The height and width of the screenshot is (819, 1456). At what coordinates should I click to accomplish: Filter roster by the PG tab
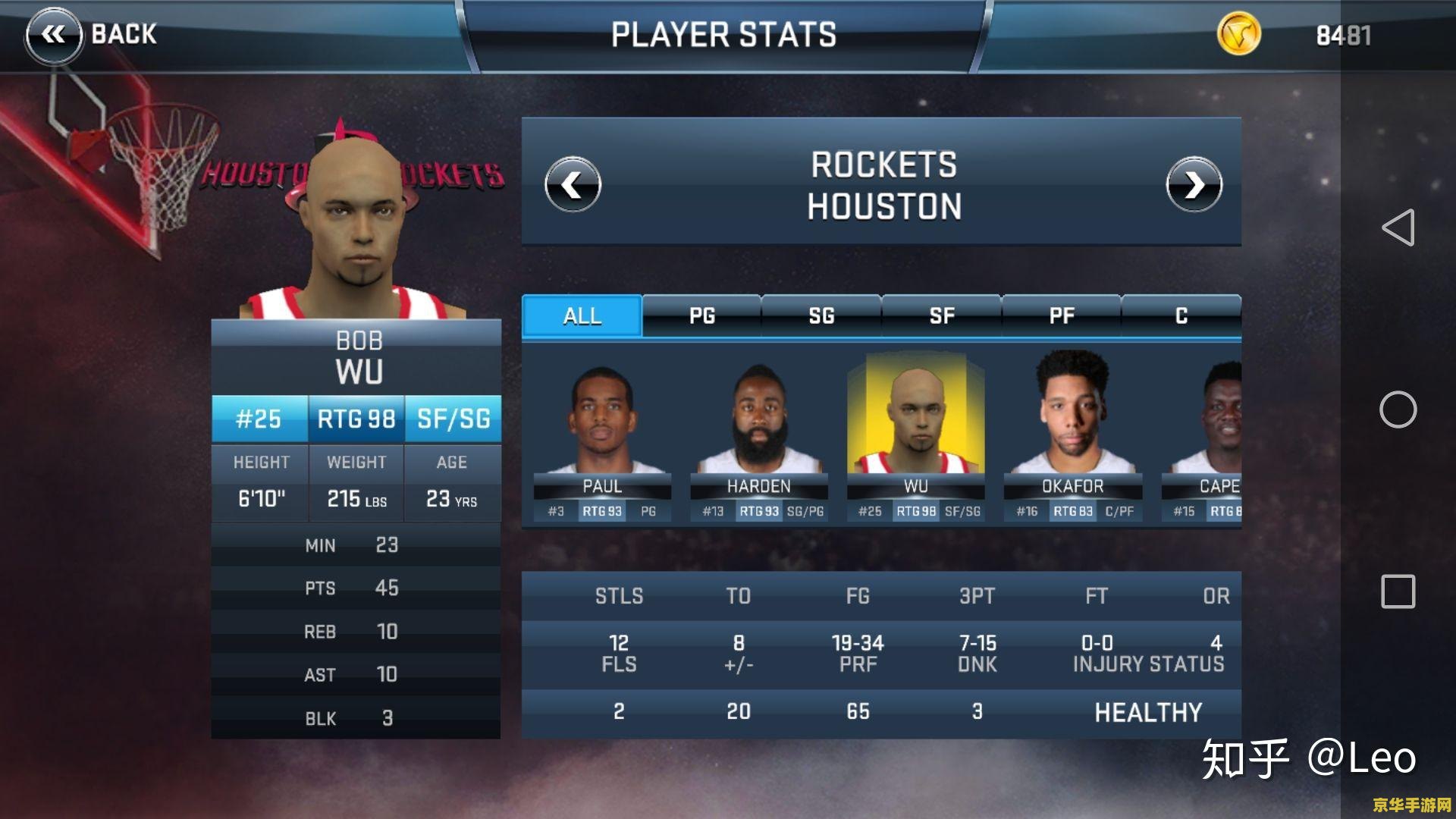701,315
